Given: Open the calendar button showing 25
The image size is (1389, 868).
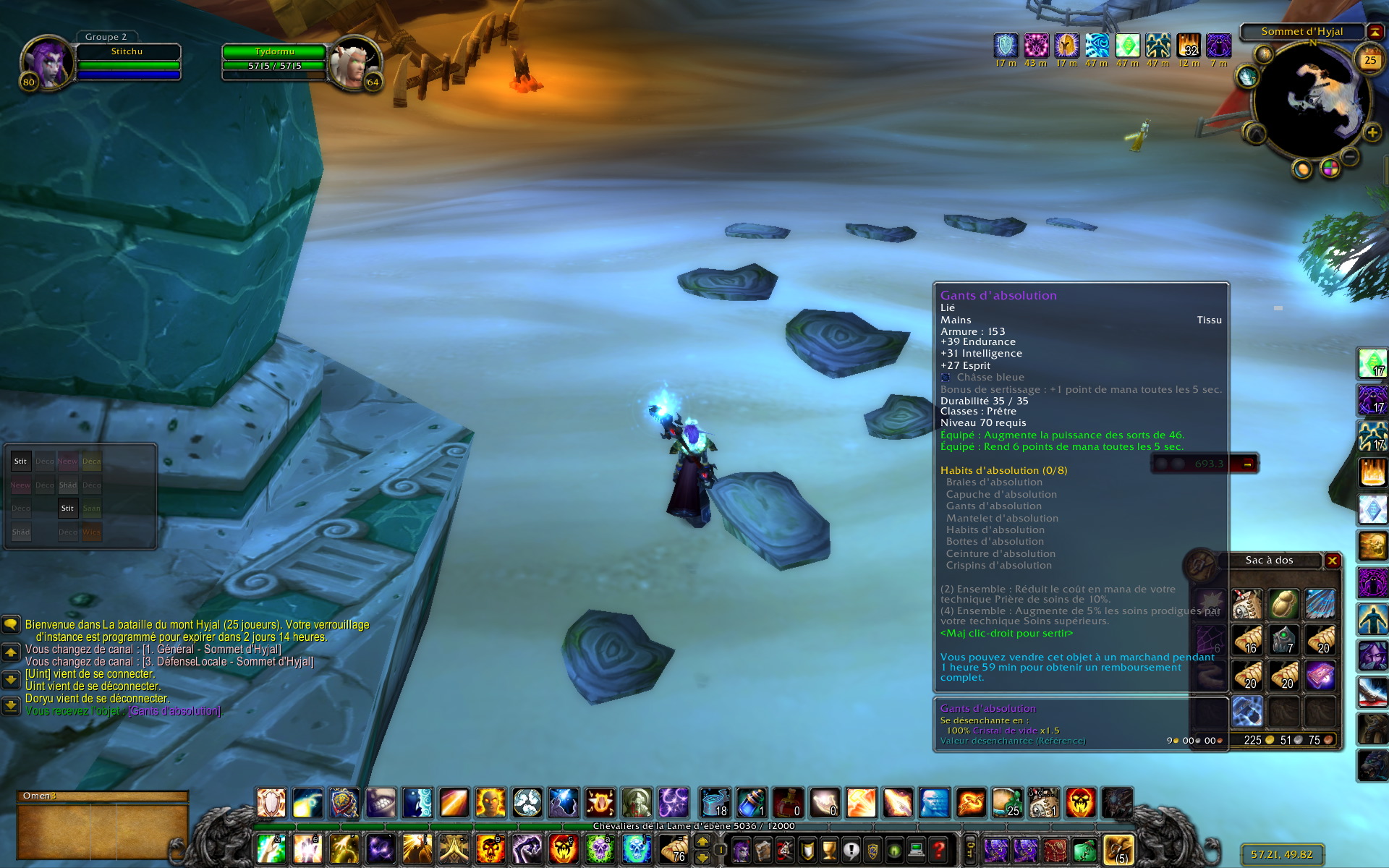Looking at the screenshot, I should (x=1369, y=61).
